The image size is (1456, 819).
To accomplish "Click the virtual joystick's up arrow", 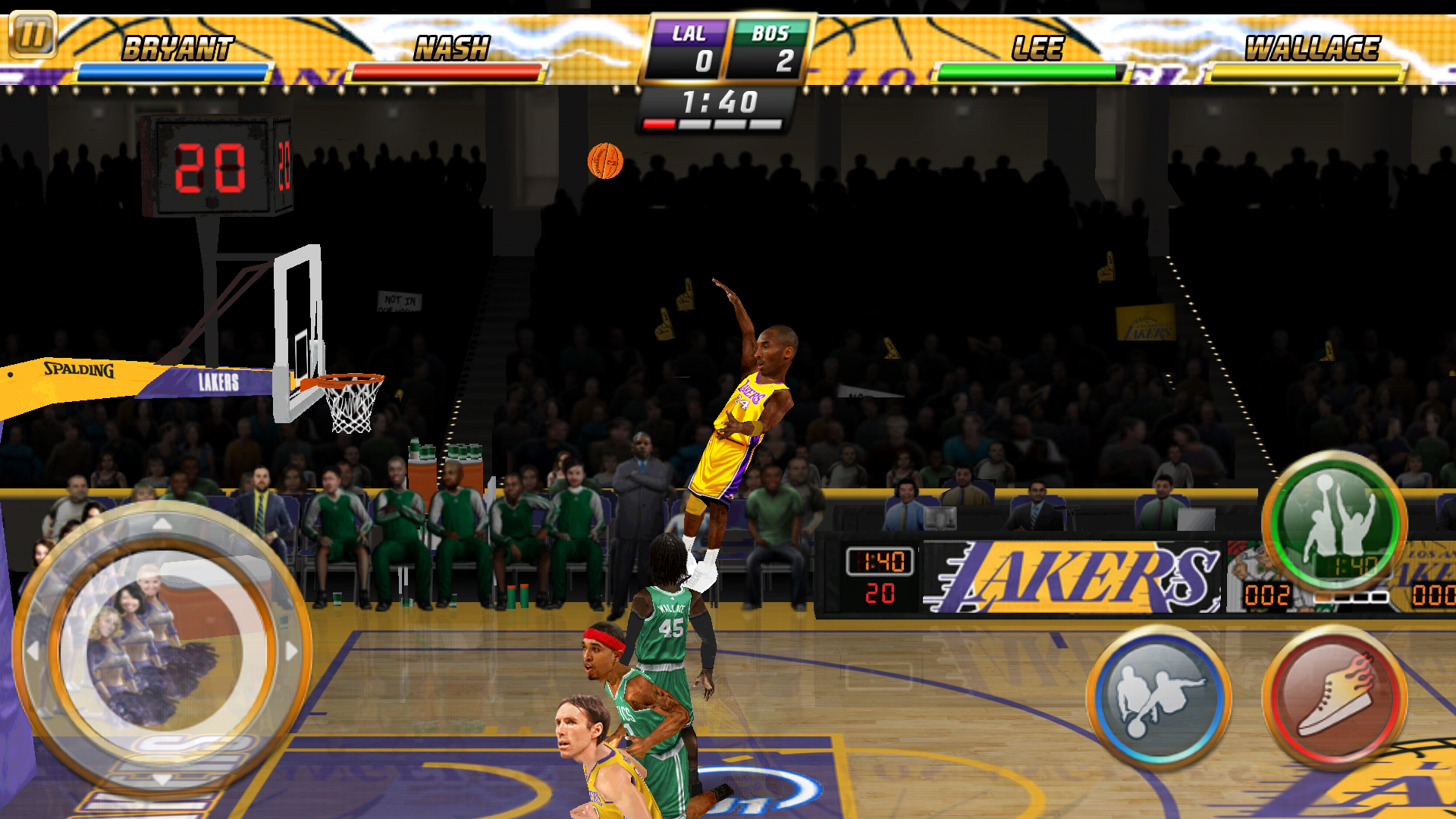I will click(162, 524).
